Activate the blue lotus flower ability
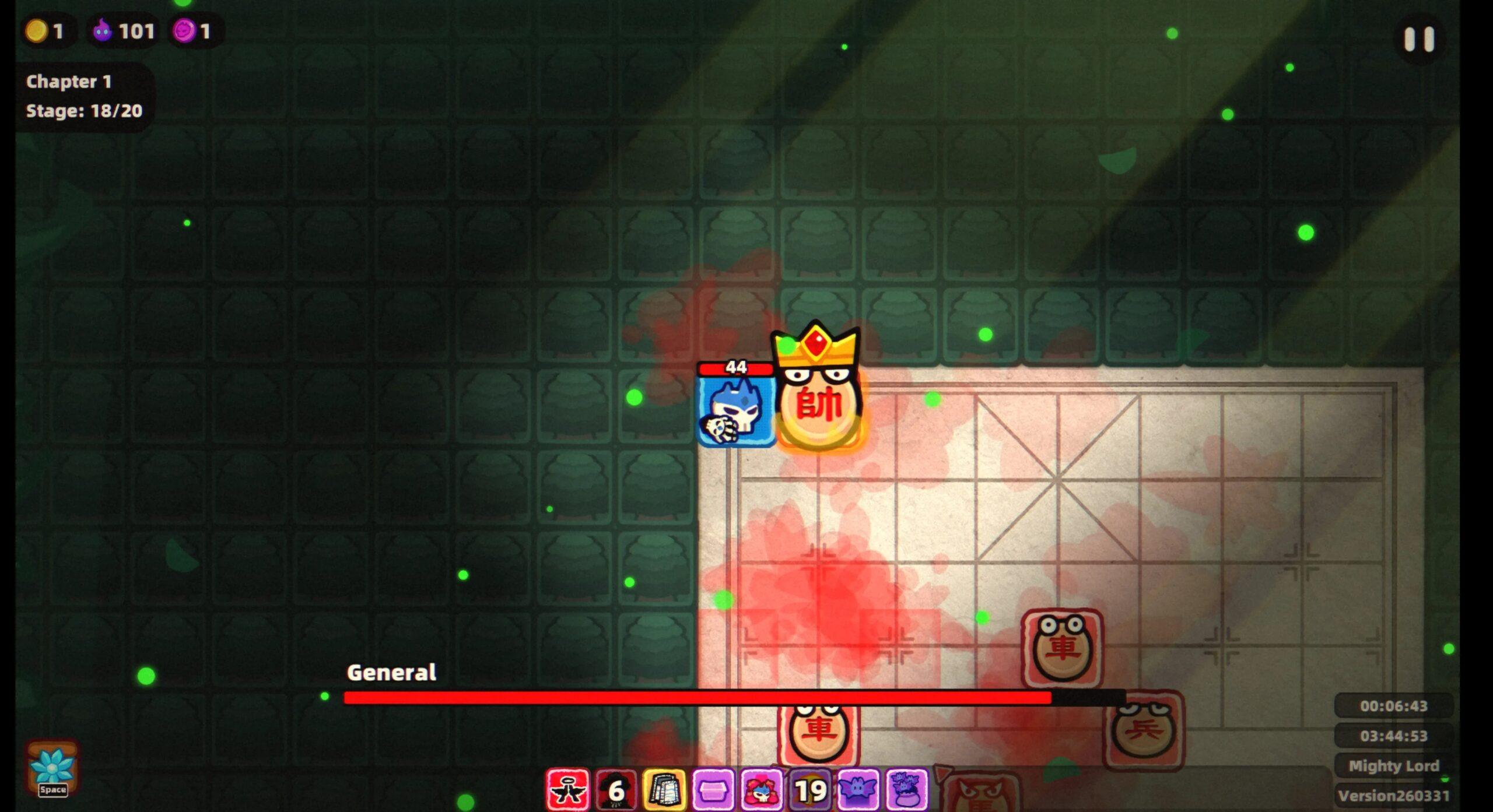Image resolution: width=1493 pixels, height=812 pixels. pyautogui.click(x=52, y=768)
